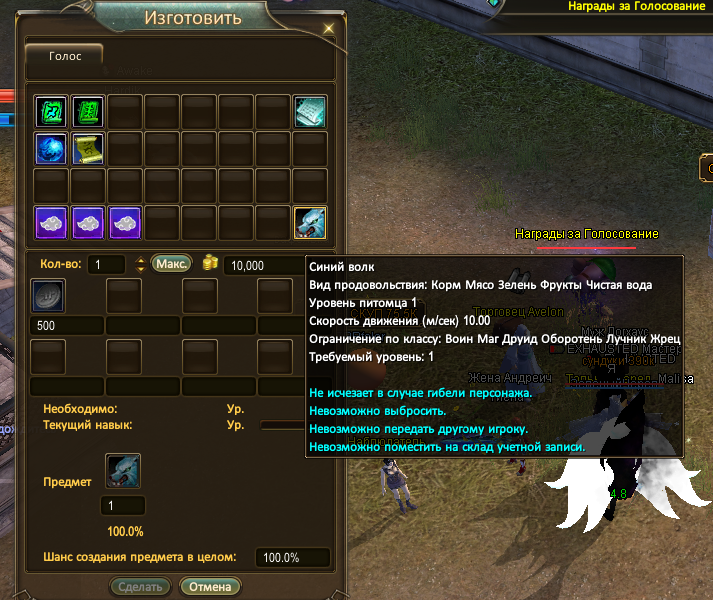This screenshot has height=600, width=713.
Task: Select the blue wolf recipe slot
Action: (x=309, y=222)
